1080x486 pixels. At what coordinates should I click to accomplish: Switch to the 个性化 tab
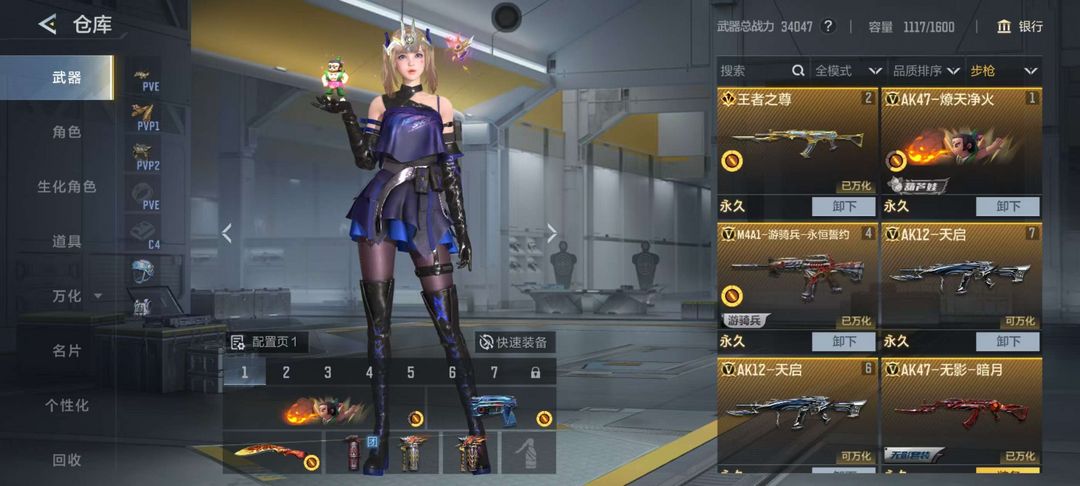pyautogui.click(x=67, y=405)
